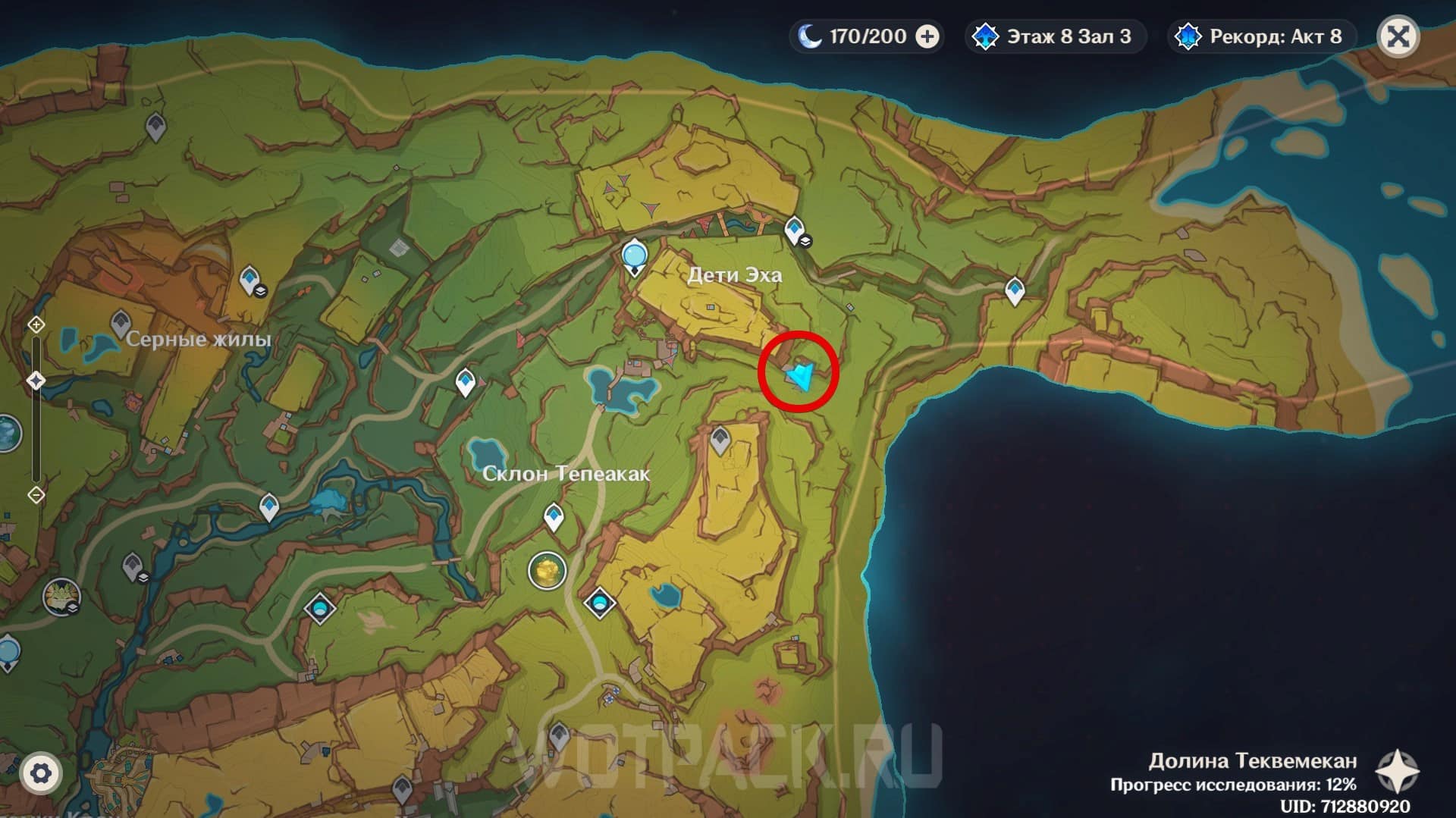
Task: Close the map screen
Action: coord(1398,36)
